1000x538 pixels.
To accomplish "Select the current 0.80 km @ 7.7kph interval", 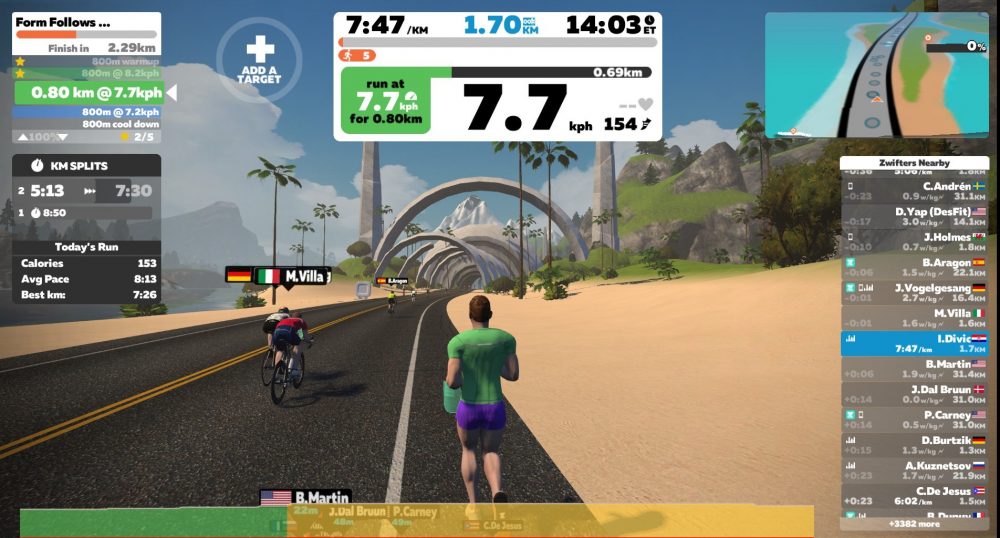I will tap(87, 93).
